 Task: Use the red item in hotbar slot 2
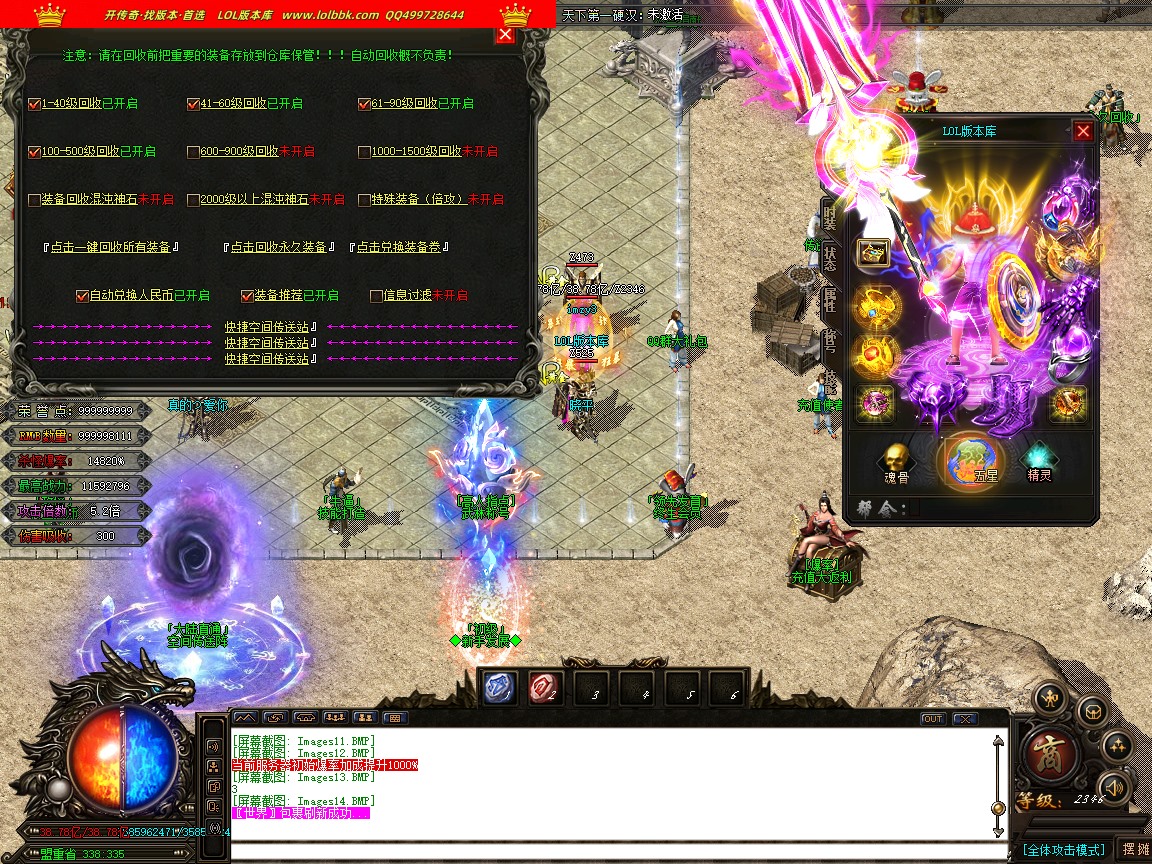click(x=545, y=688)
